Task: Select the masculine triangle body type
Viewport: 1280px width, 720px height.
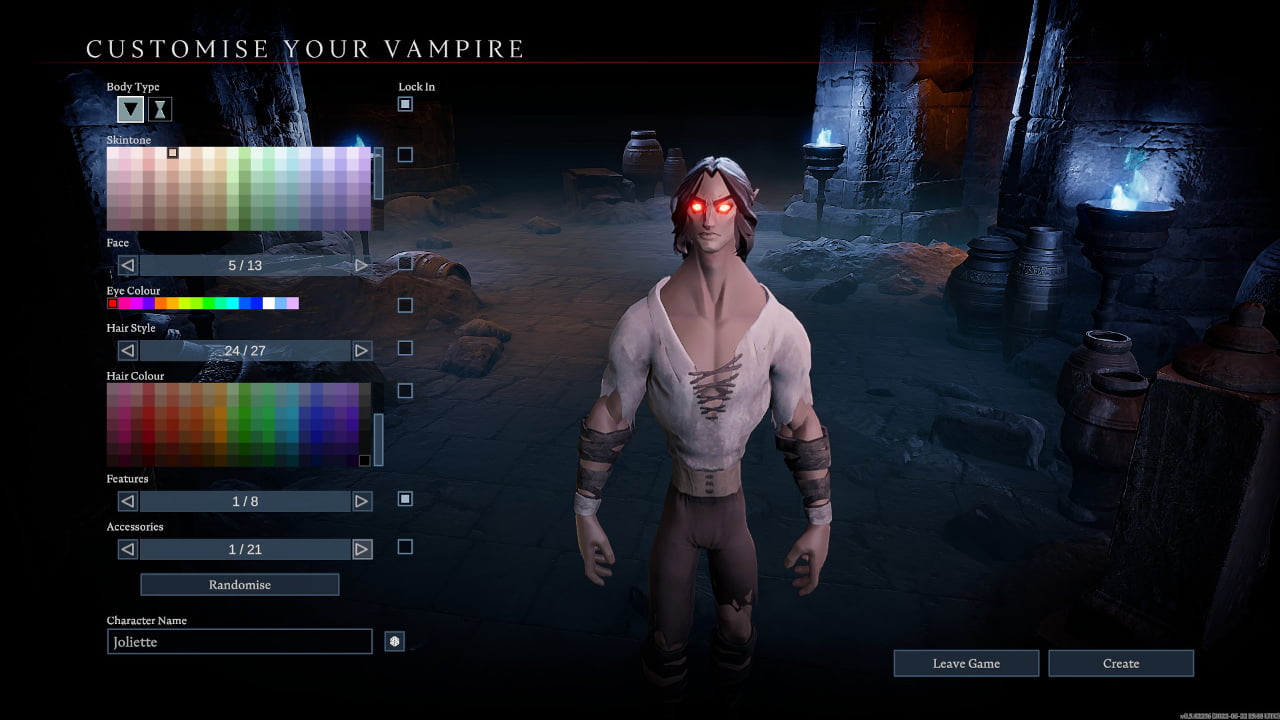Action: [x=130, y=109]
